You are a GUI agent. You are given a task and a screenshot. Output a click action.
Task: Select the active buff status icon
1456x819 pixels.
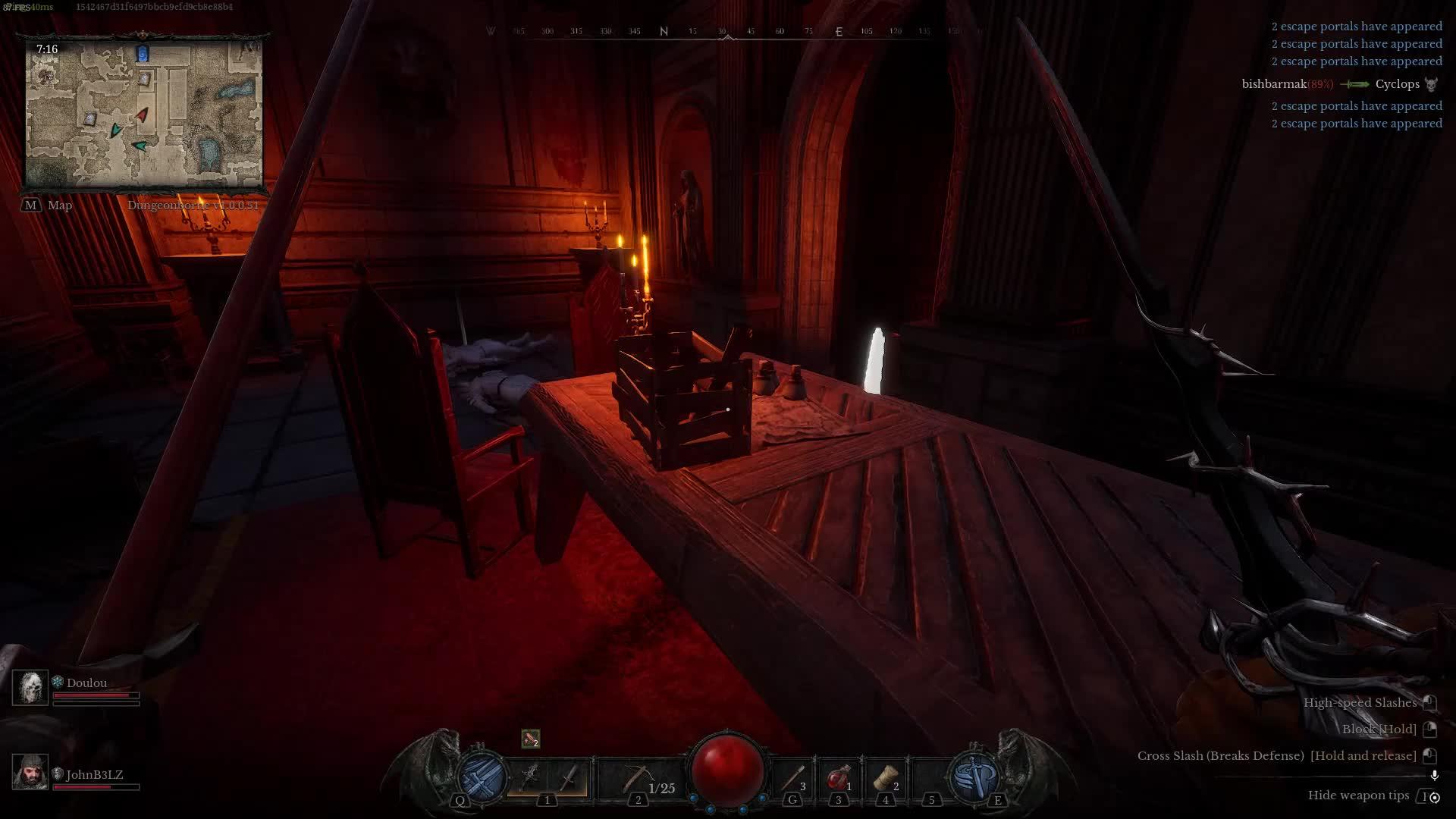pos(531,739)
